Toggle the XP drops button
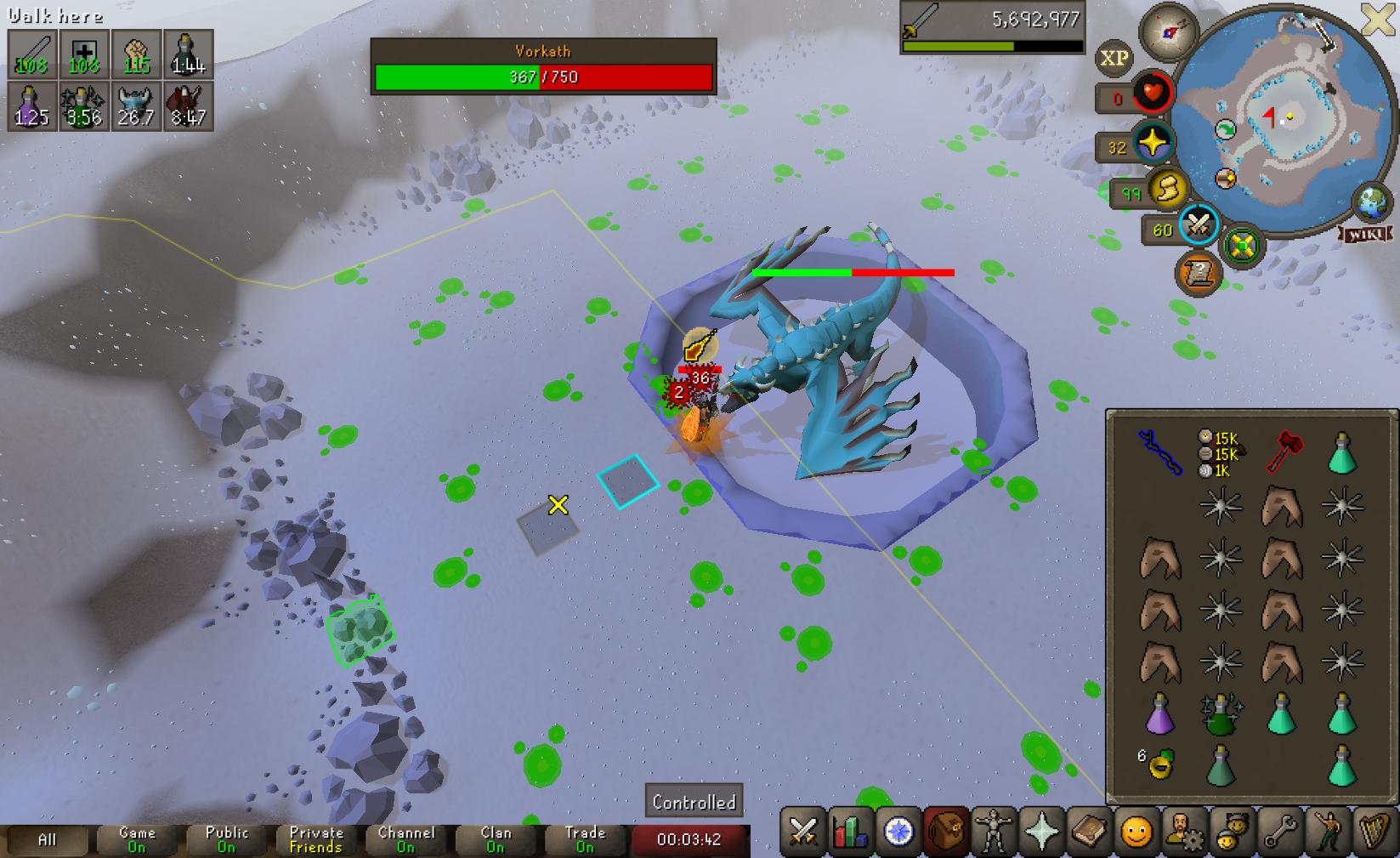Image resolution: width=1400 pixels, height=858 pixels. [1114, 58]
